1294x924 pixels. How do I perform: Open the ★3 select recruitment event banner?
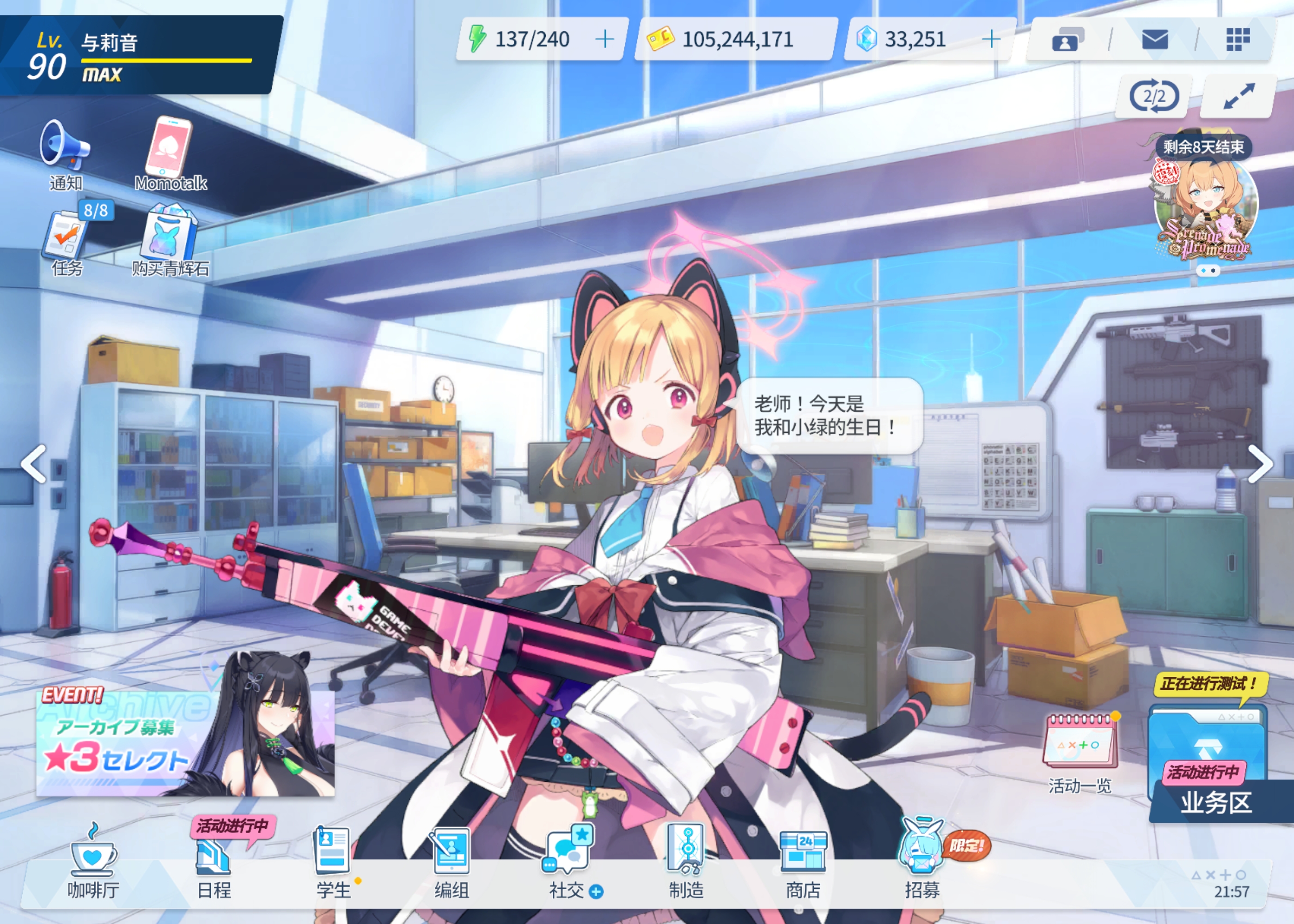coord(185,742)
